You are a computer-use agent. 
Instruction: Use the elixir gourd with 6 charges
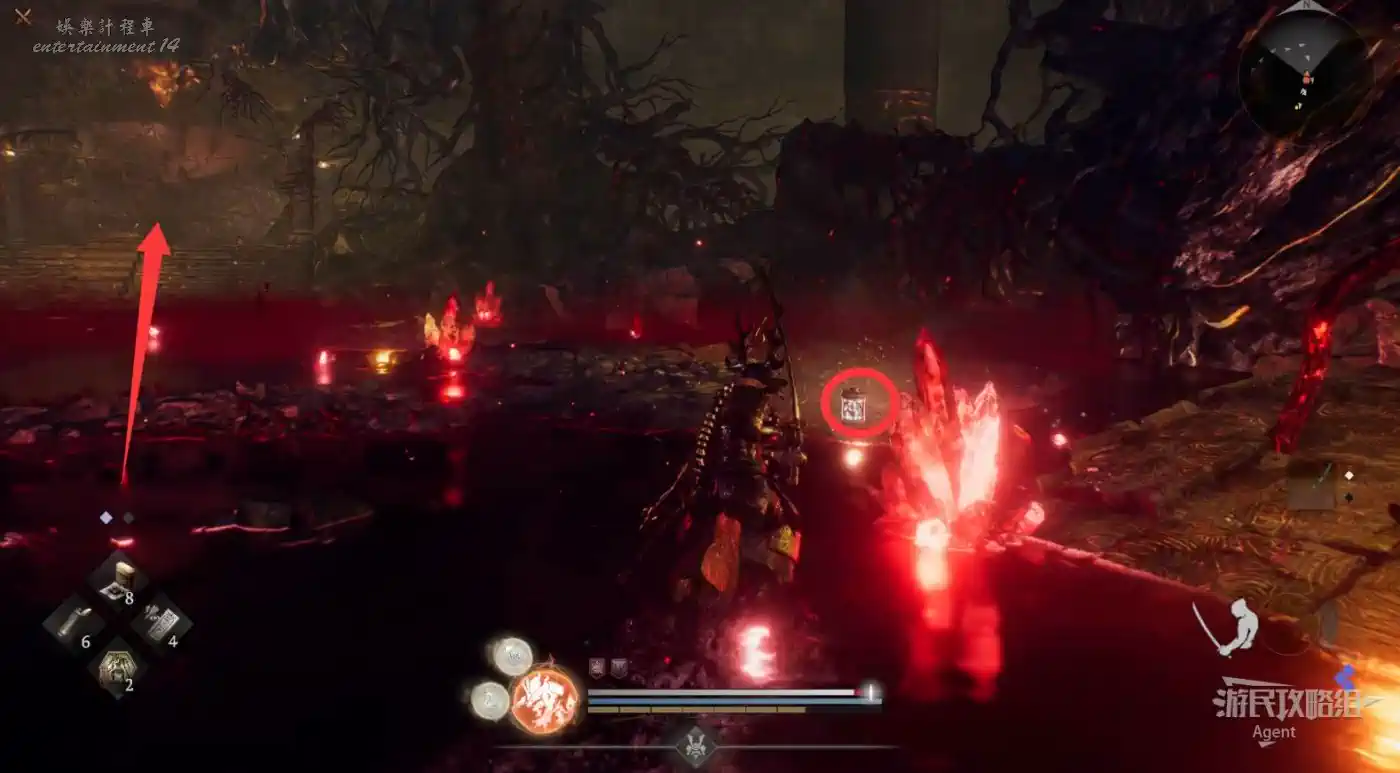[x=72, y=626]
